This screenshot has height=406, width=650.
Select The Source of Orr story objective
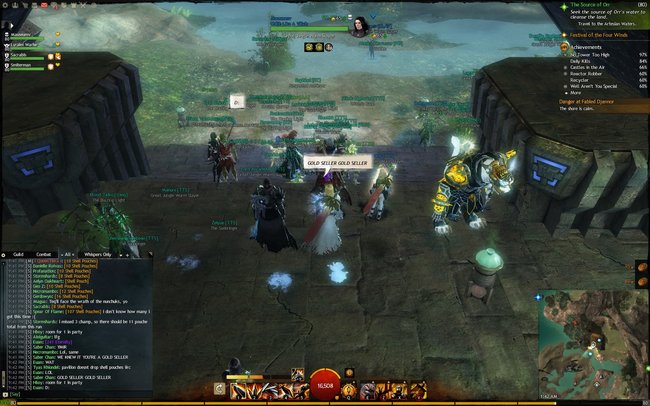point(588,5)
